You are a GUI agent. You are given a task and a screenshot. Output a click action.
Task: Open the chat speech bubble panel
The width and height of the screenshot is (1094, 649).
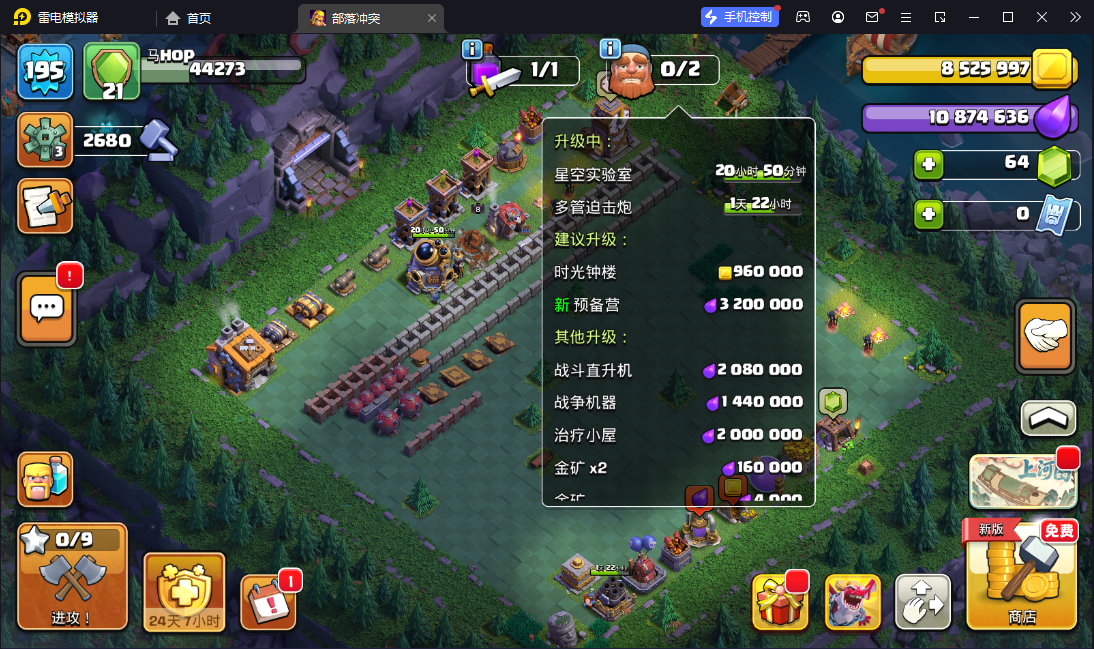(45, 308)
